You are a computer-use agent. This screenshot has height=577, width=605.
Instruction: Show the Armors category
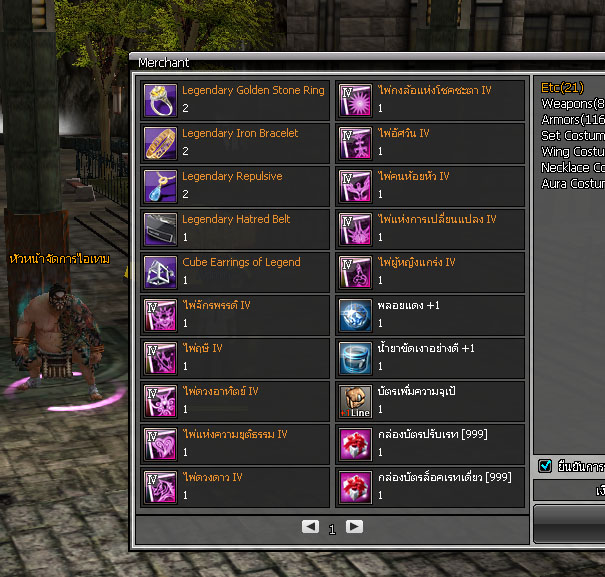(572, 119)
